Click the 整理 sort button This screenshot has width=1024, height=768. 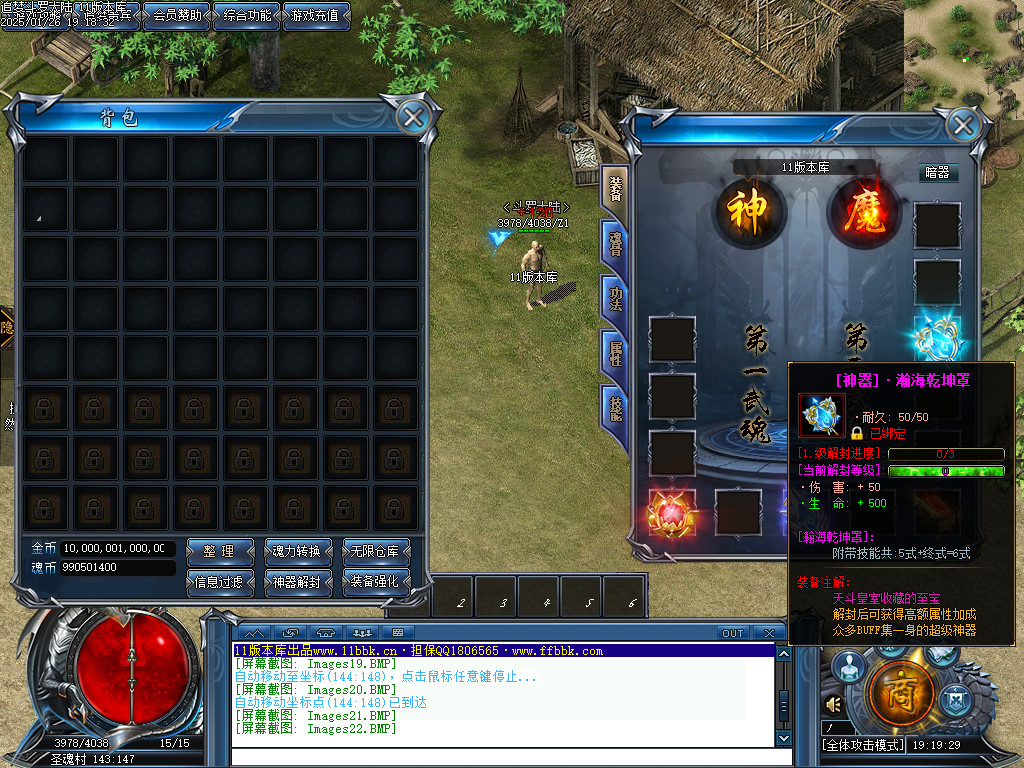point(219,551)
